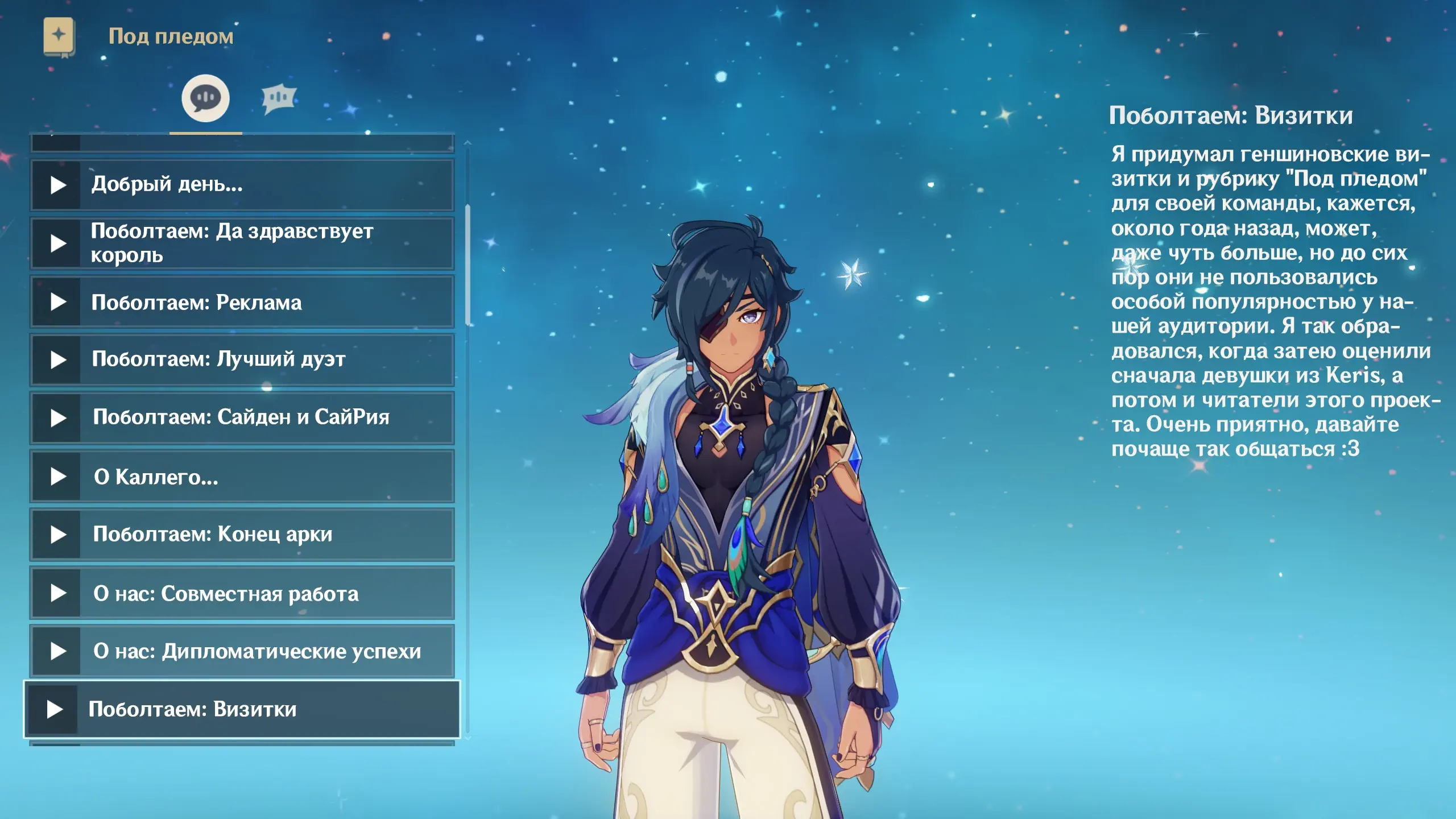Choose the "Поболтаем: Лучший дуэт" row

tap(242, 360)
